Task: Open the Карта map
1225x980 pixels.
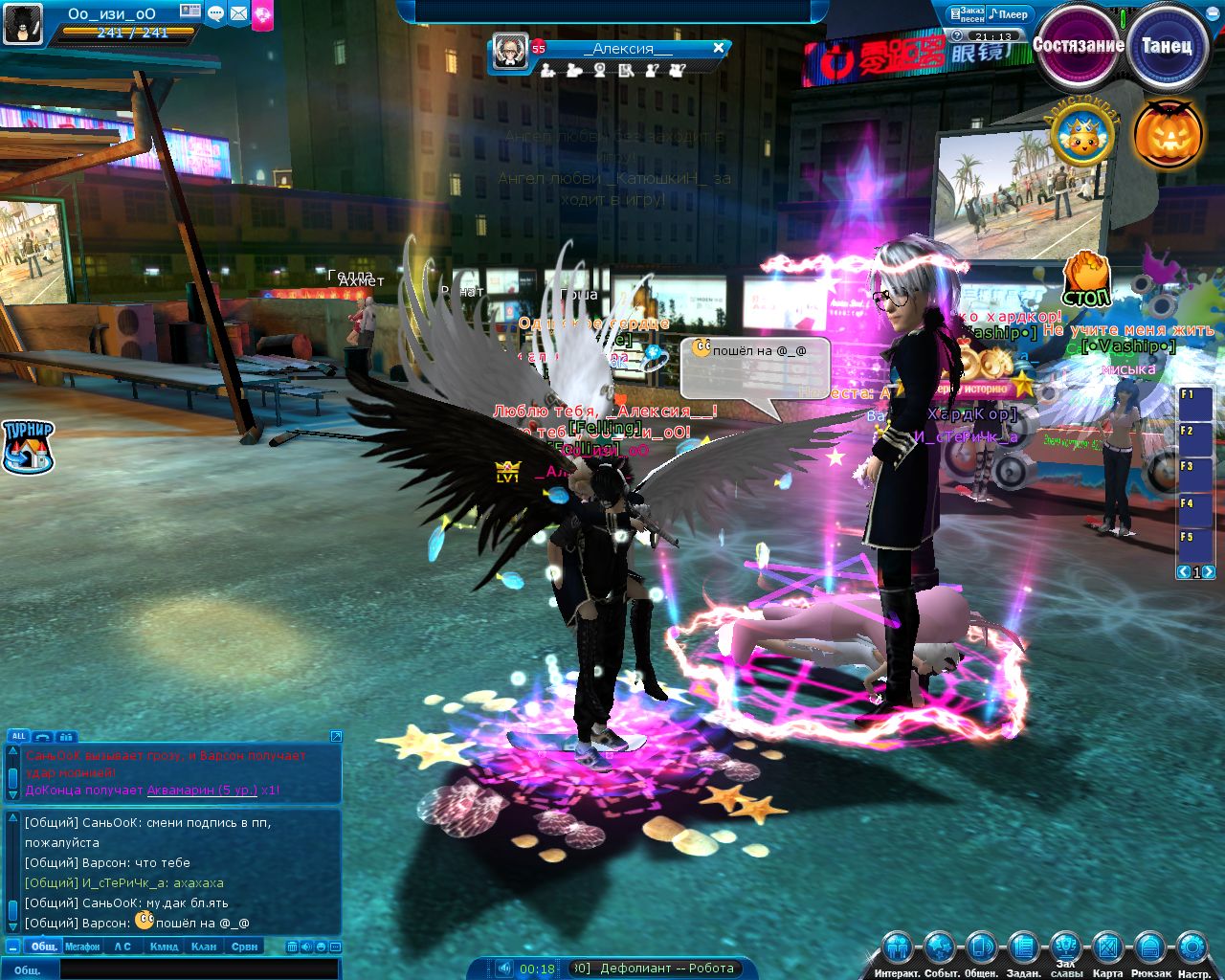Action: tap(1107, 949)
